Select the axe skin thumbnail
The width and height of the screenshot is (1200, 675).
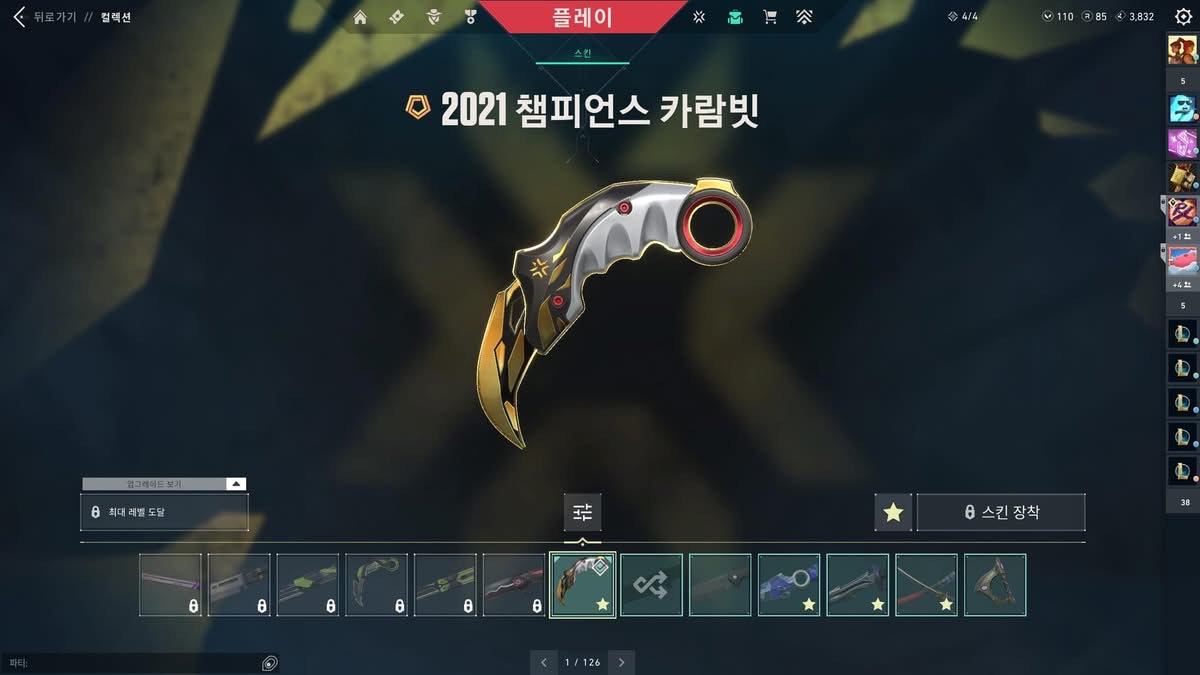(x=995, y=585)
